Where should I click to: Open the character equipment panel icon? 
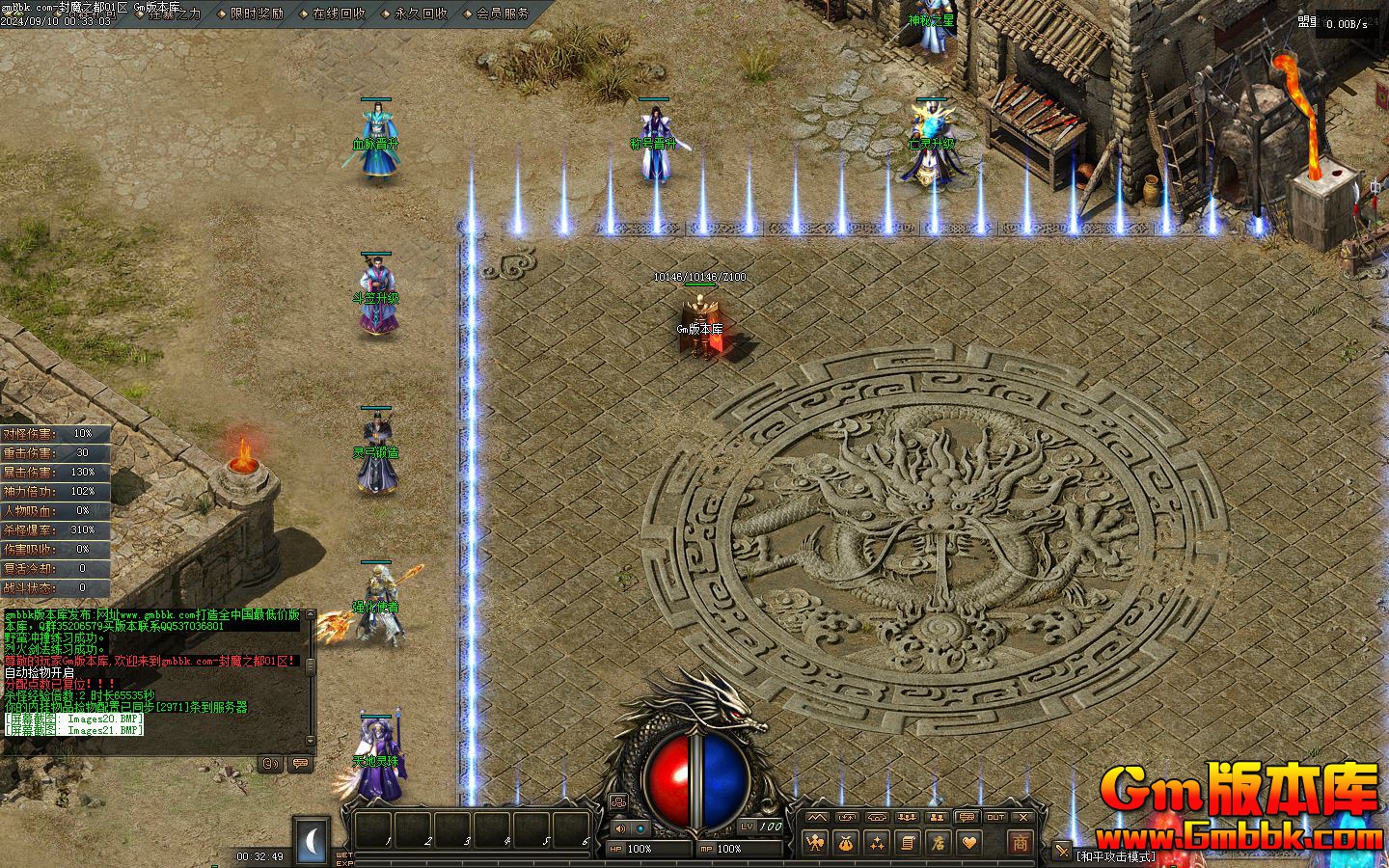[x=817, y=843]
